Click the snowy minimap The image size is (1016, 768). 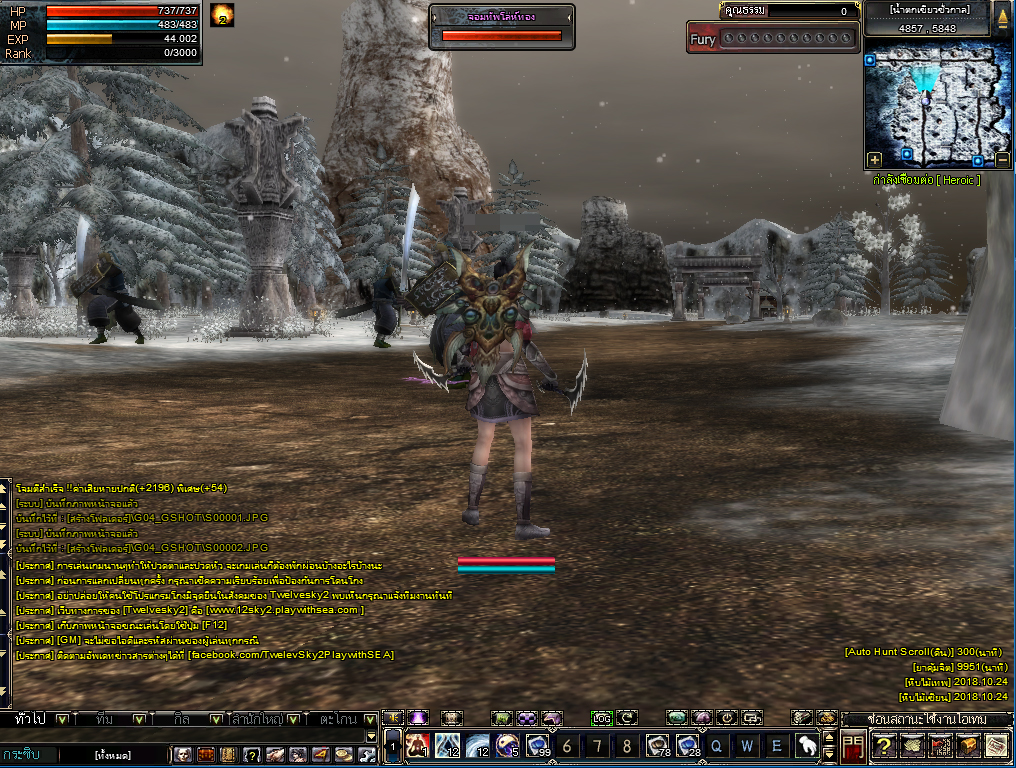[937, 105]
